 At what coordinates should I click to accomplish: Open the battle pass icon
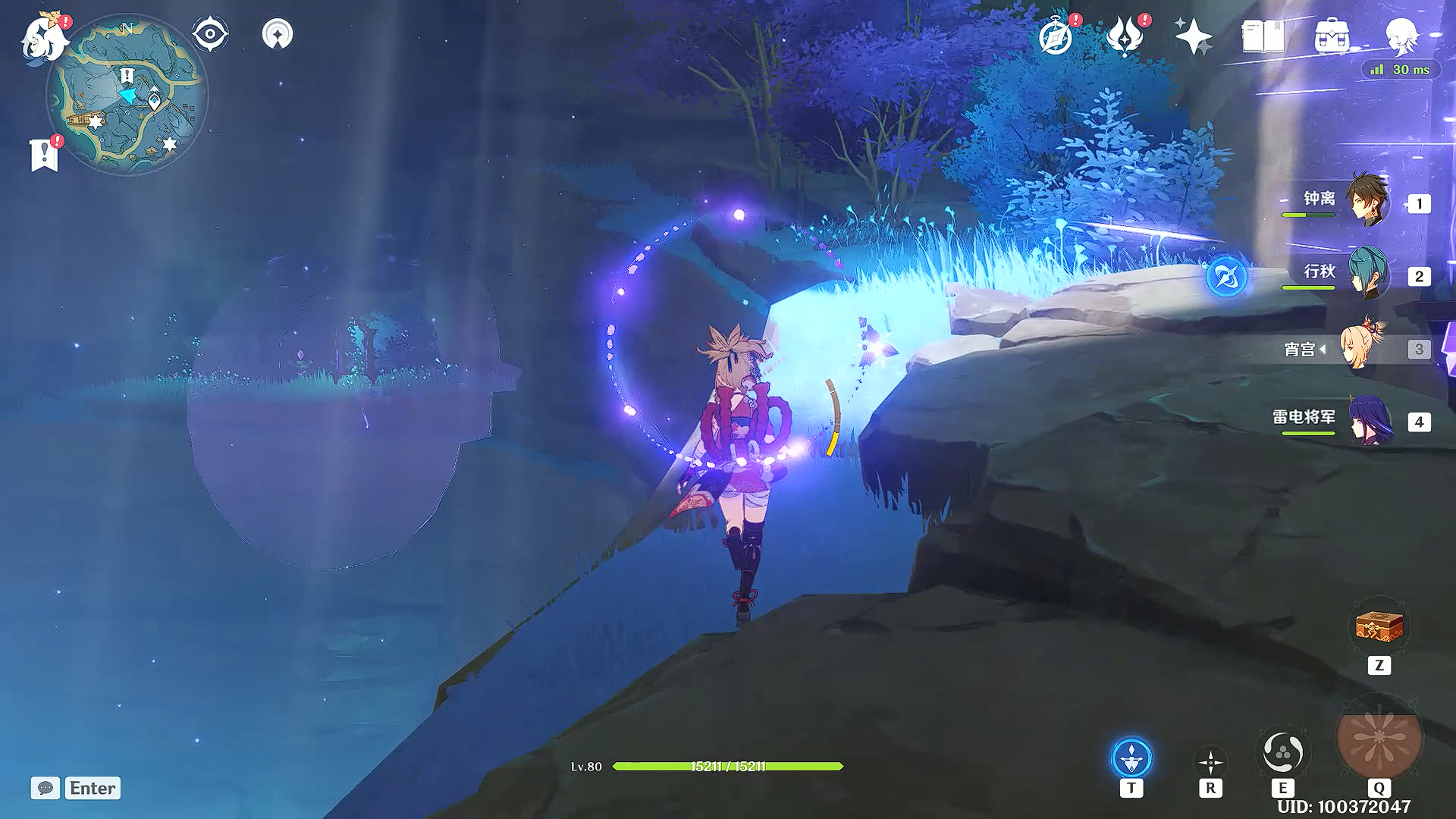(1125, 36)
